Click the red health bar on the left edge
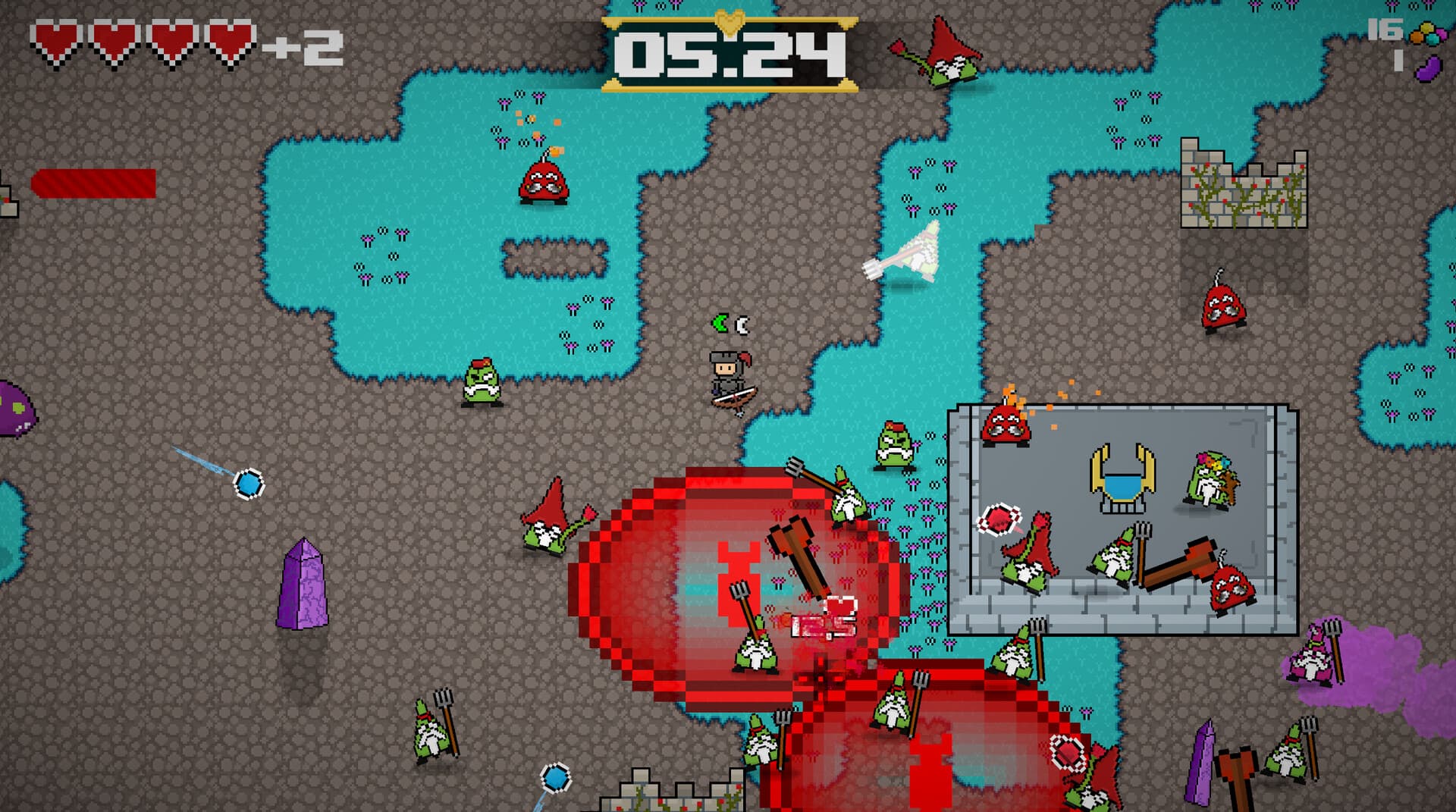The height and width of the screenshot is (812, 1456). click(93, 182)
